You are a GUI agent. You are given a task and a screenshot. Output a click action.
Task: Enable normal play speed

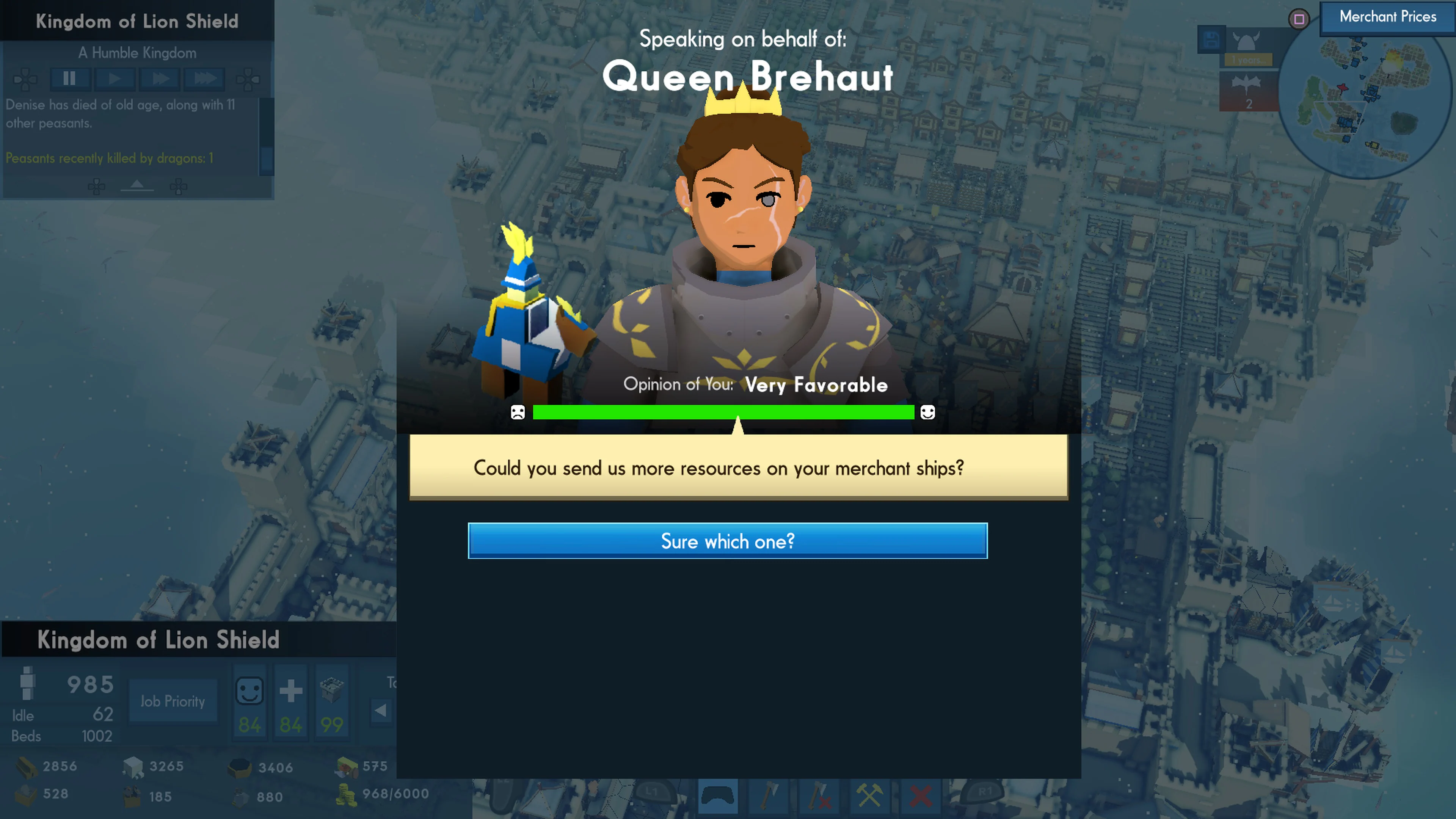coord(115,78)
